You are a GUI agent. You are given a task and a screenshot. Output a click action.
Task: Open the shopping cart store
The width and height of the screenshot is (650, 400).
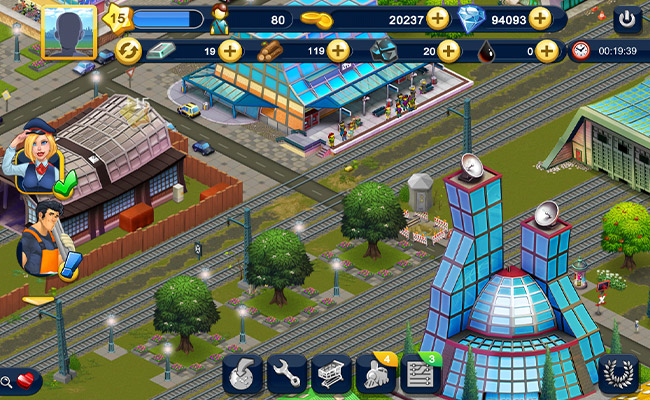click(x=330, y=374)
